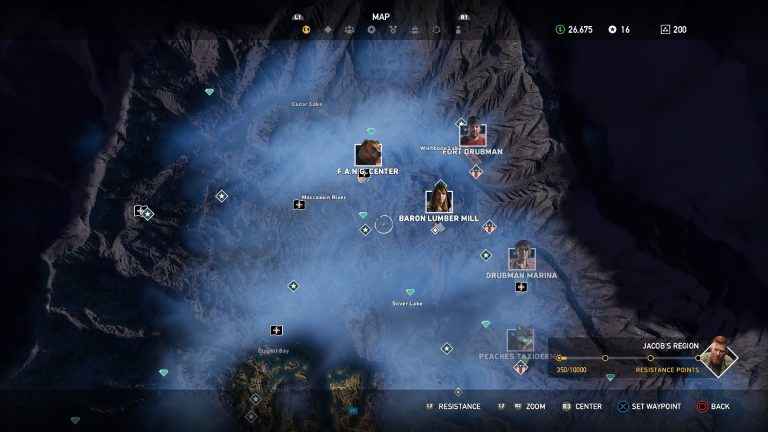Select the Fort Drubman portrait marker

tap(472, 135)
